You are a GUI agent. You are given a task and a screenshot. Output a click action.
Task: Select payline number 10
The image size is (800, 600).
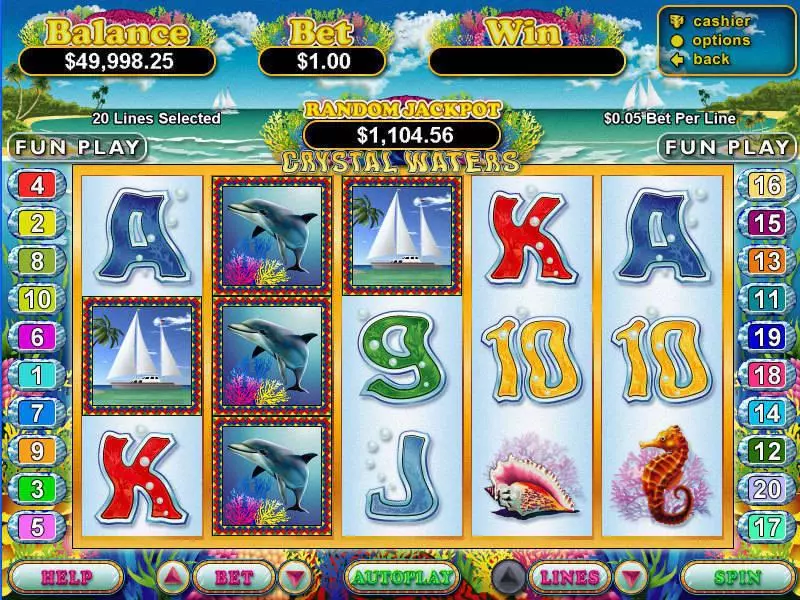coord(37,298)
